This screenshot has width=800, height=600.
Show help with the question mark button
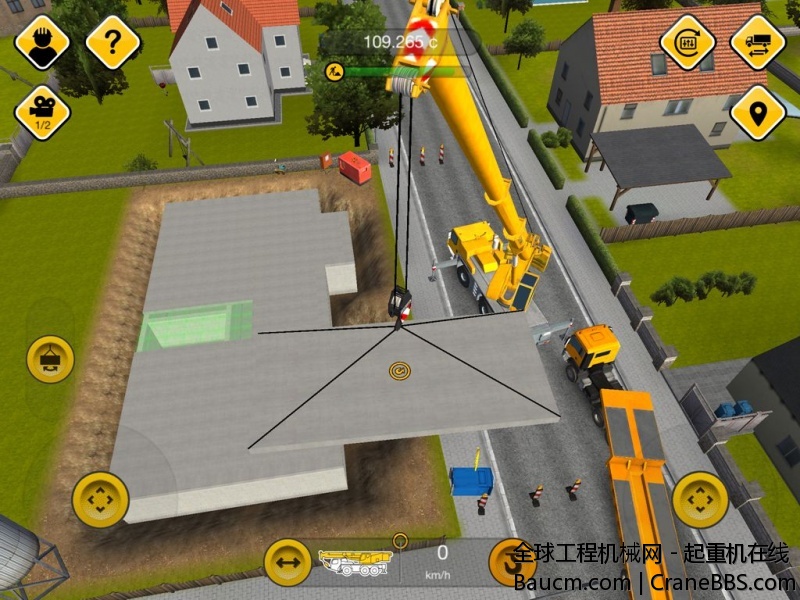pyautogui.click(x=113, y=42)
